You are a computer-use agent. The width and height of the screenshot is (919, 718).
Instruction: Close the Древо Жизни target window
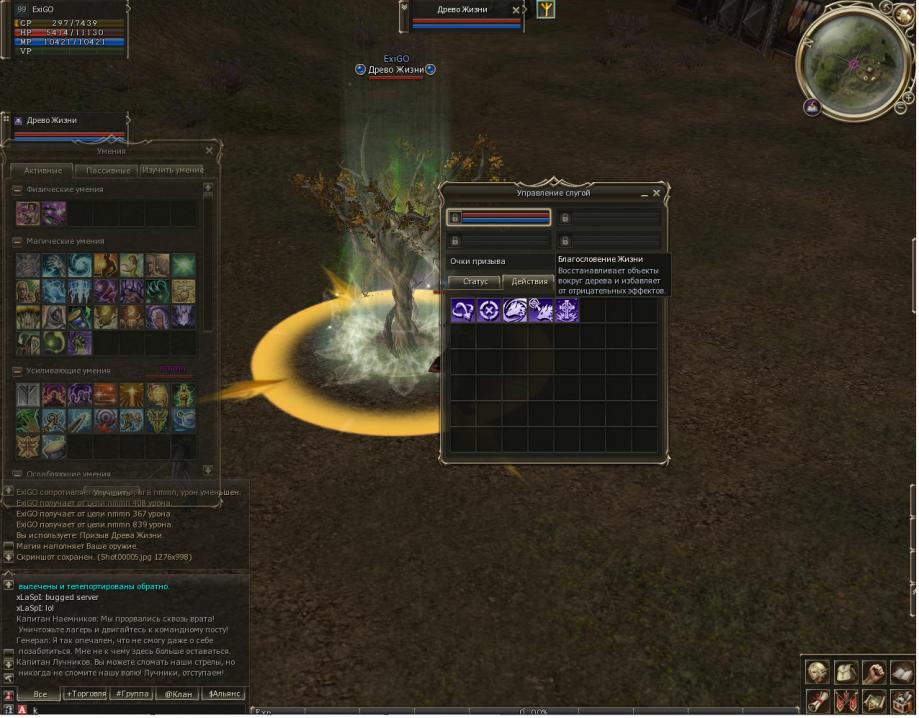[x=516, y=10]
